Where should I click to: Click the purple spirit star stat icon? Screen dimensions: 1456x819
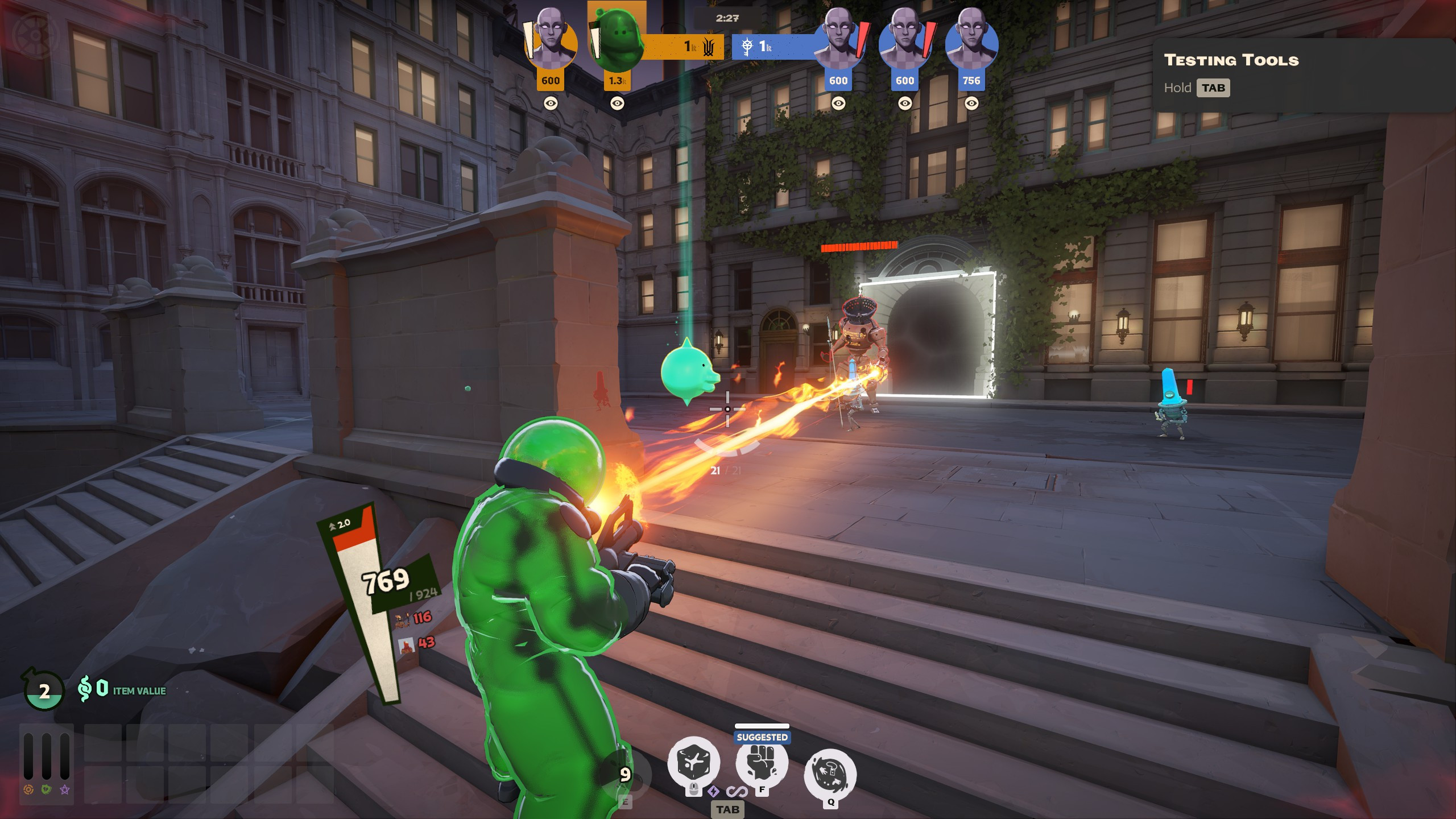click(x=65, y=789)
